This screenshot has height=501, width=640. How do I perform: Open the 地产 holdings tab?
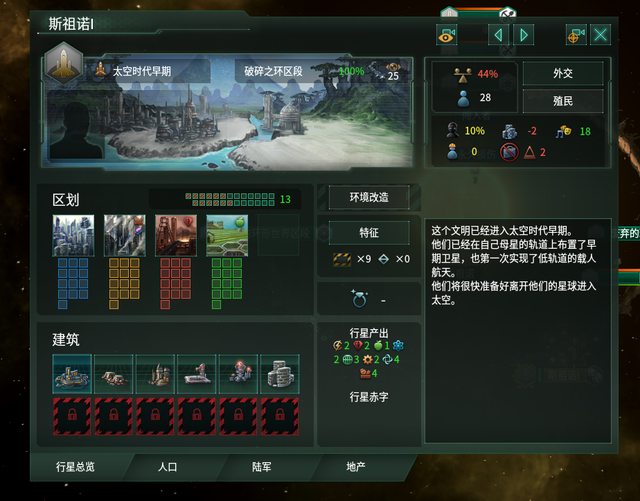(355, 466)
